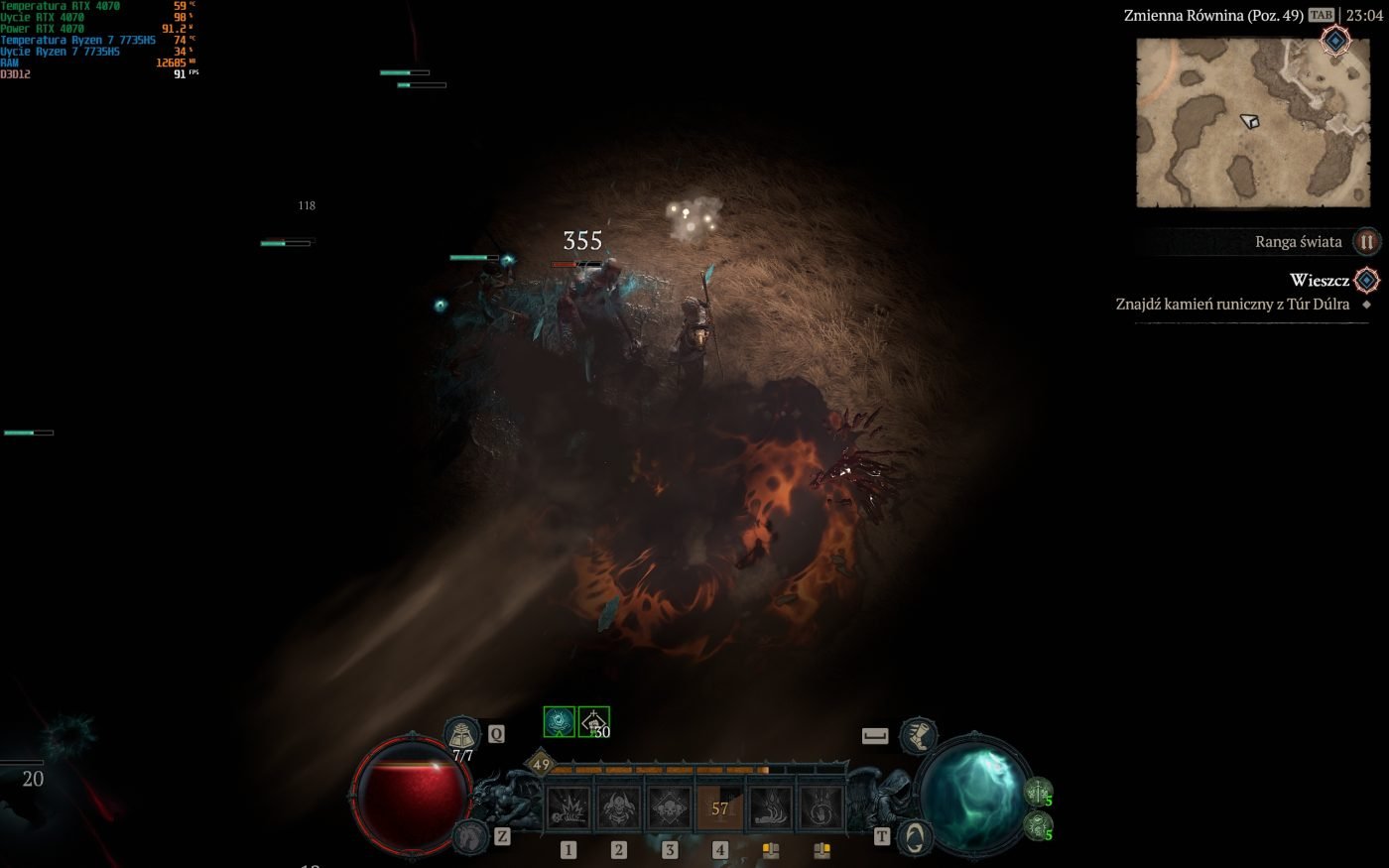This screenshot has width=1389, height=868.
Task: Click the quest marker on the minimap's top edge
Action: (x=1335, y=41)
